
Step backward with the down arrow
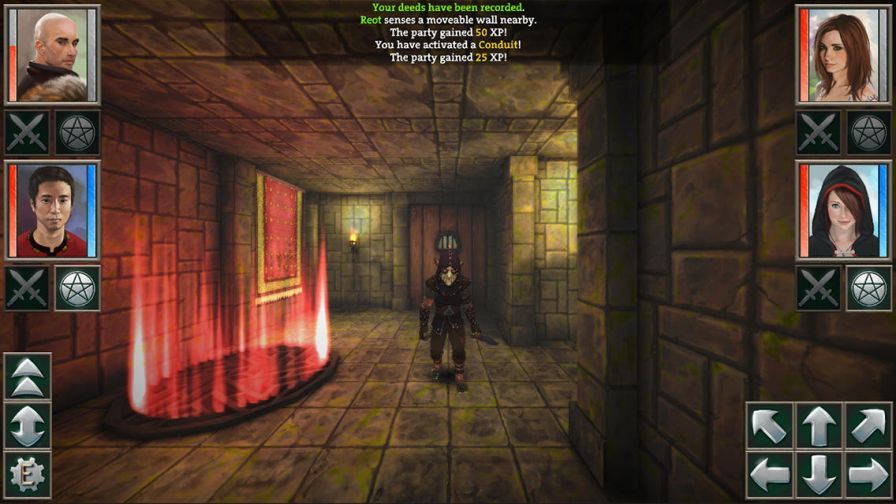tap(819, 474)
